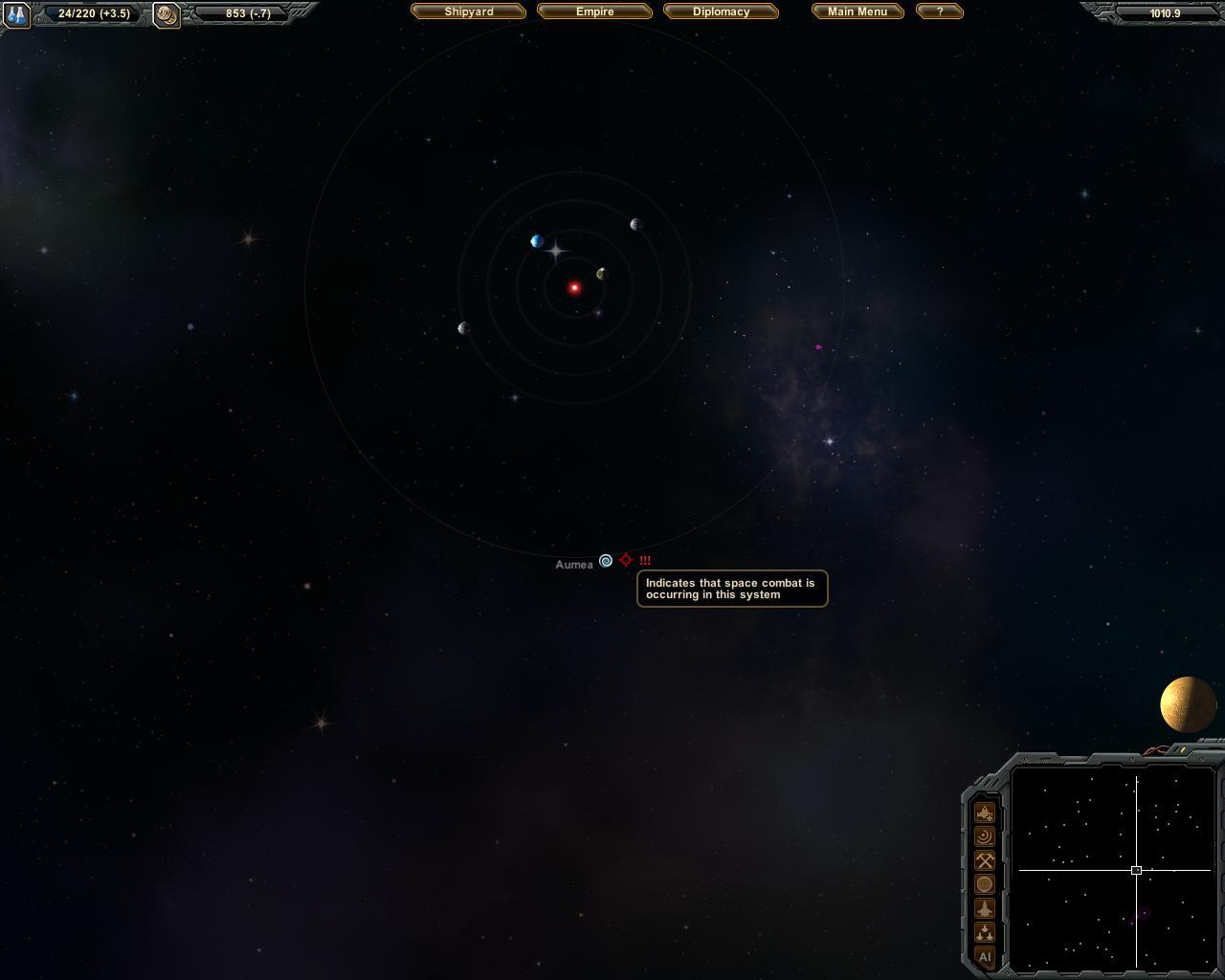Click the red space combat indicator

coord(626,560)
